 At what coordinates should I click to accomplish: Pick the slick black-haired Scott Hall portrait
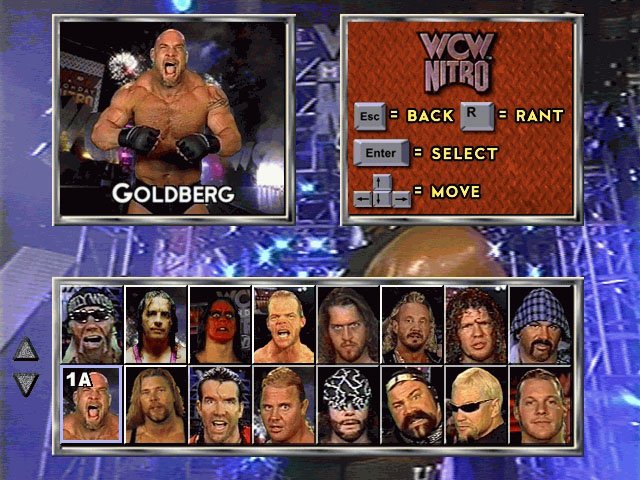tap(220, 404)
